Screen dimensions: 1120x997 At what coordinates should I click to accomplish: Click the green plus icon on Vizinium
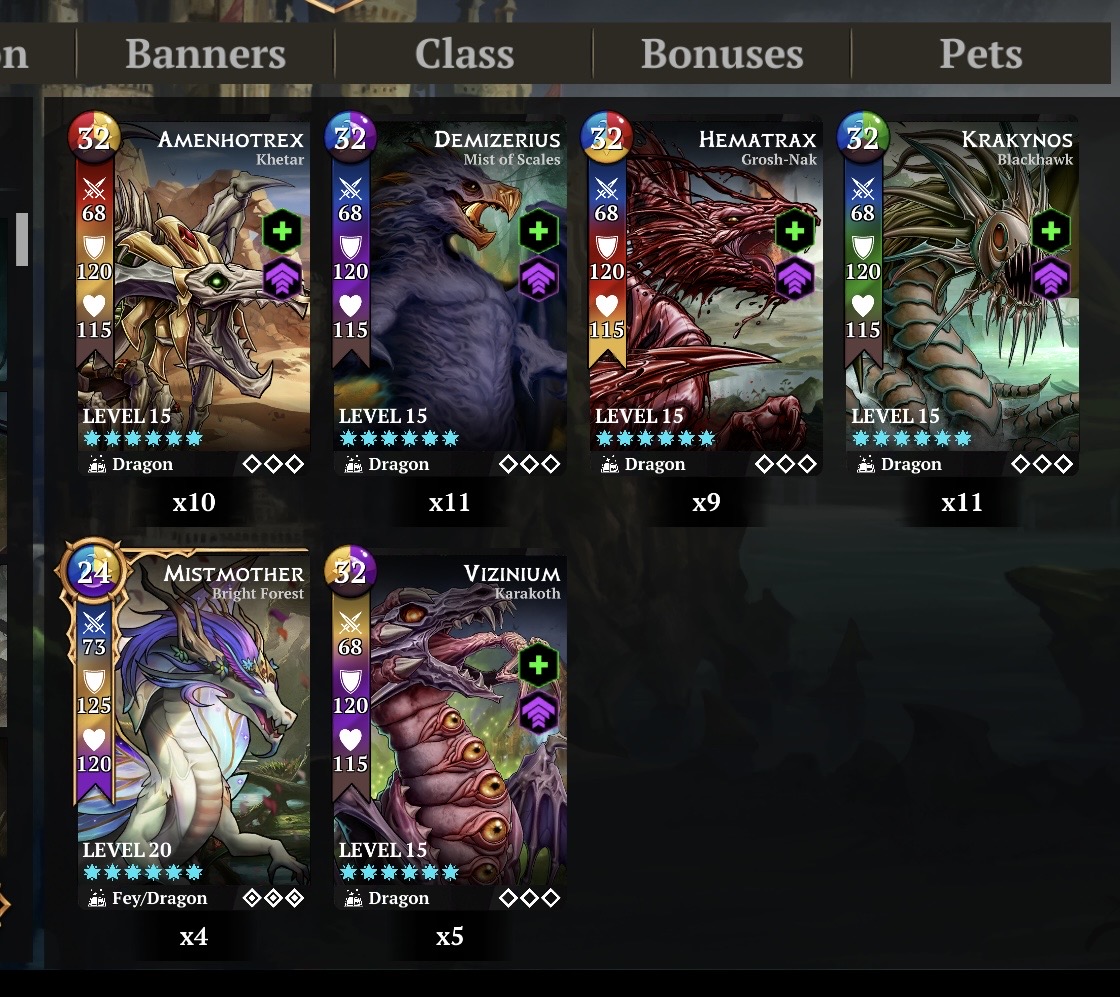pos(538,666)
